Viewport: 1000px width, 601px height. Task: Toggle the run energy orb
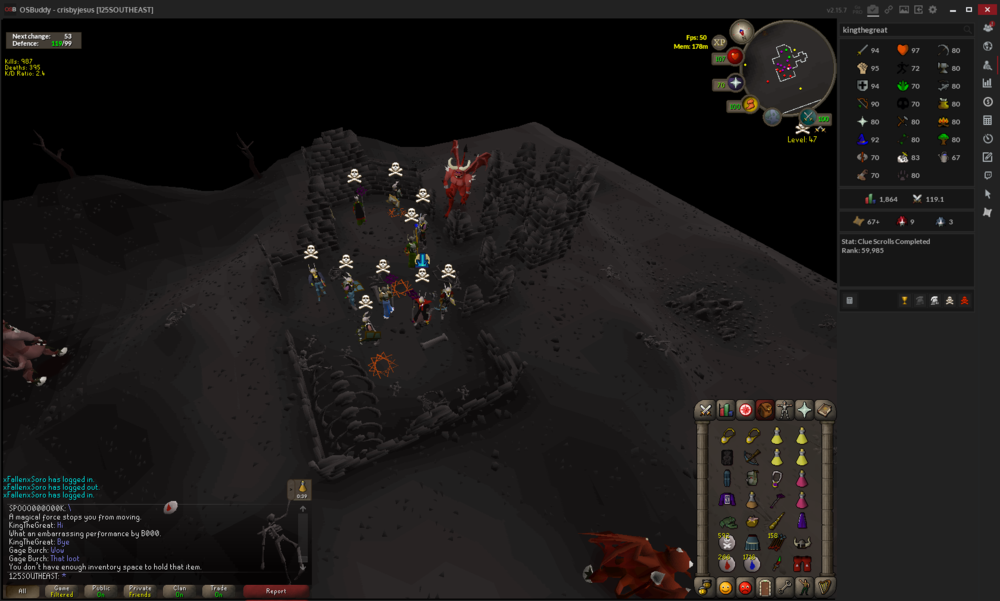(749, 104)
